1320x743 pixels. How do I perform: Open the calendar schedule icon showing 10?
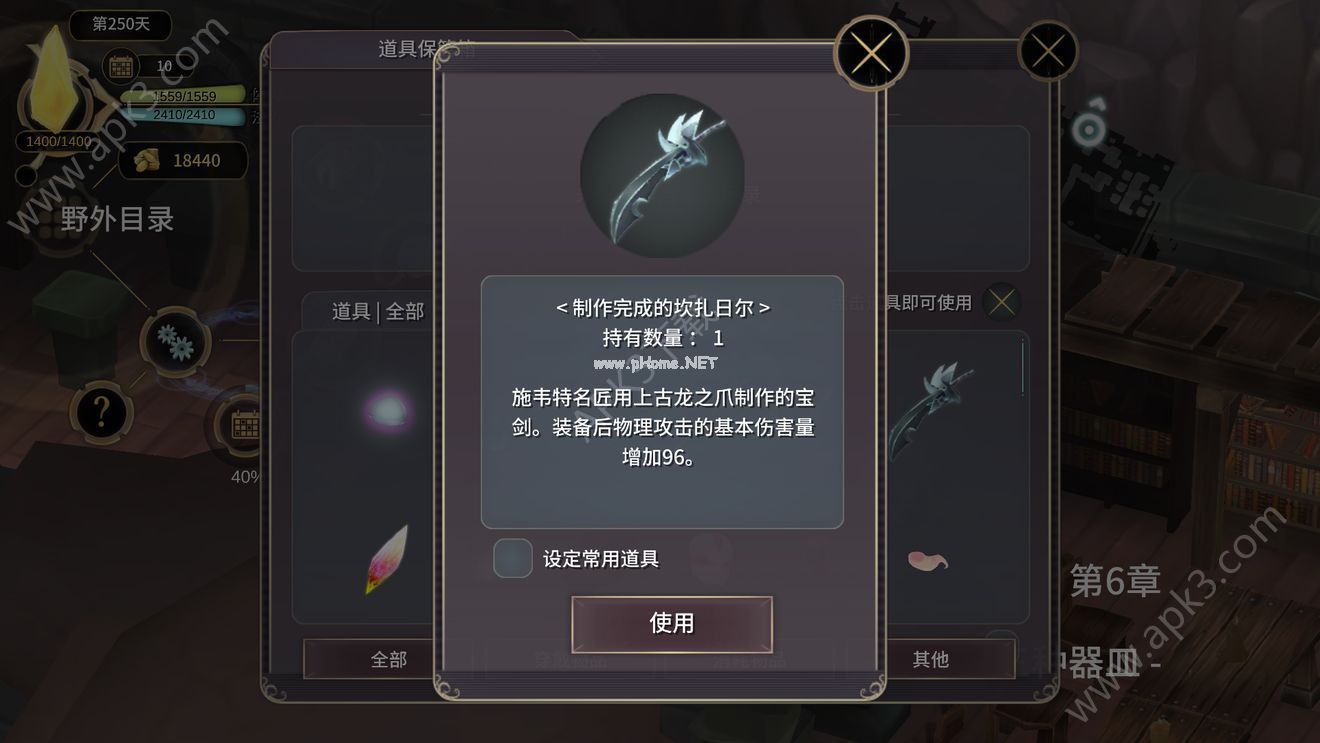[x=122, y=66]
